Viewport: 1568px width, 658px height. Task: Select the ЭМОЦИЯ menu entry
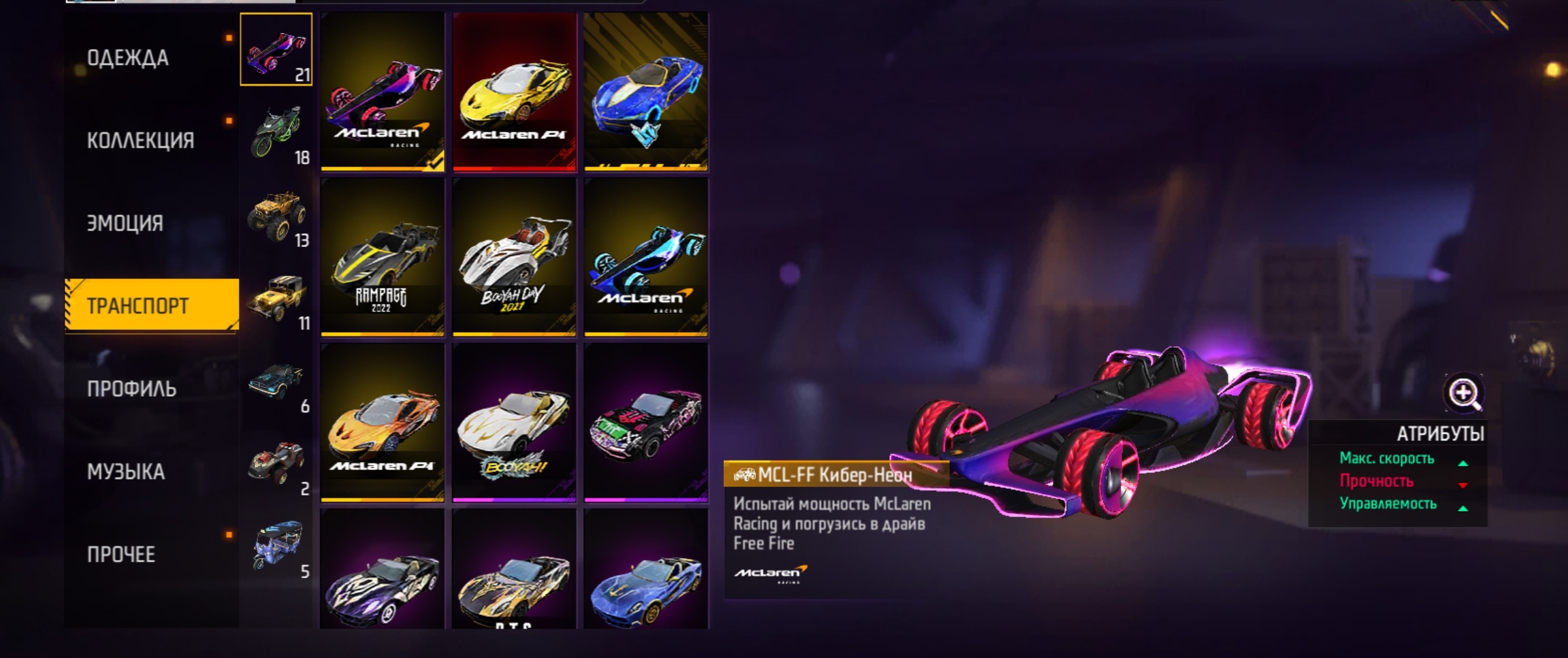click(x=125, y=223)
